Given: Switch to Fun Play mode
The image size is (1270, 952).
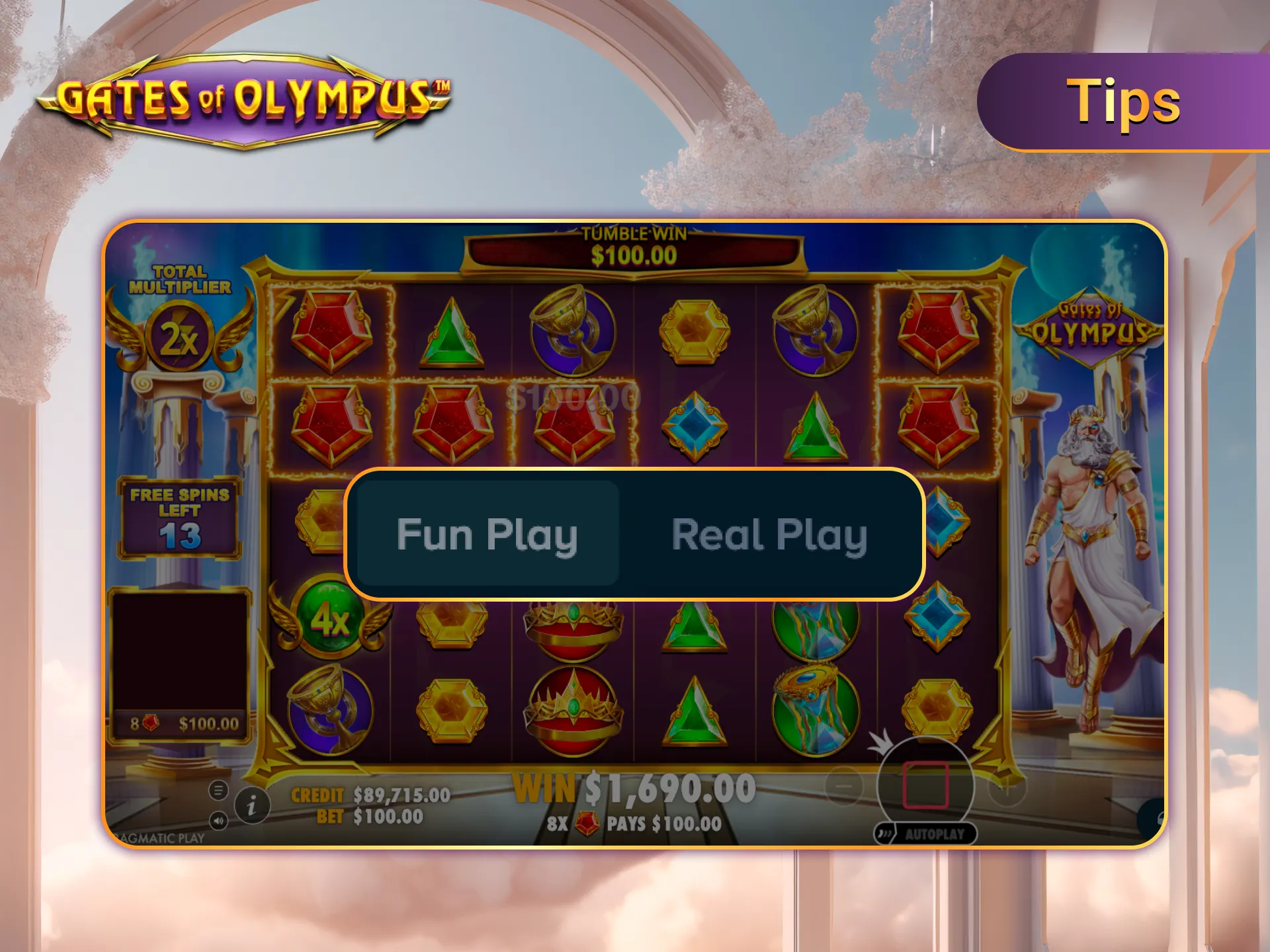Looking at the screenshot, I should (x=487, y=534).
